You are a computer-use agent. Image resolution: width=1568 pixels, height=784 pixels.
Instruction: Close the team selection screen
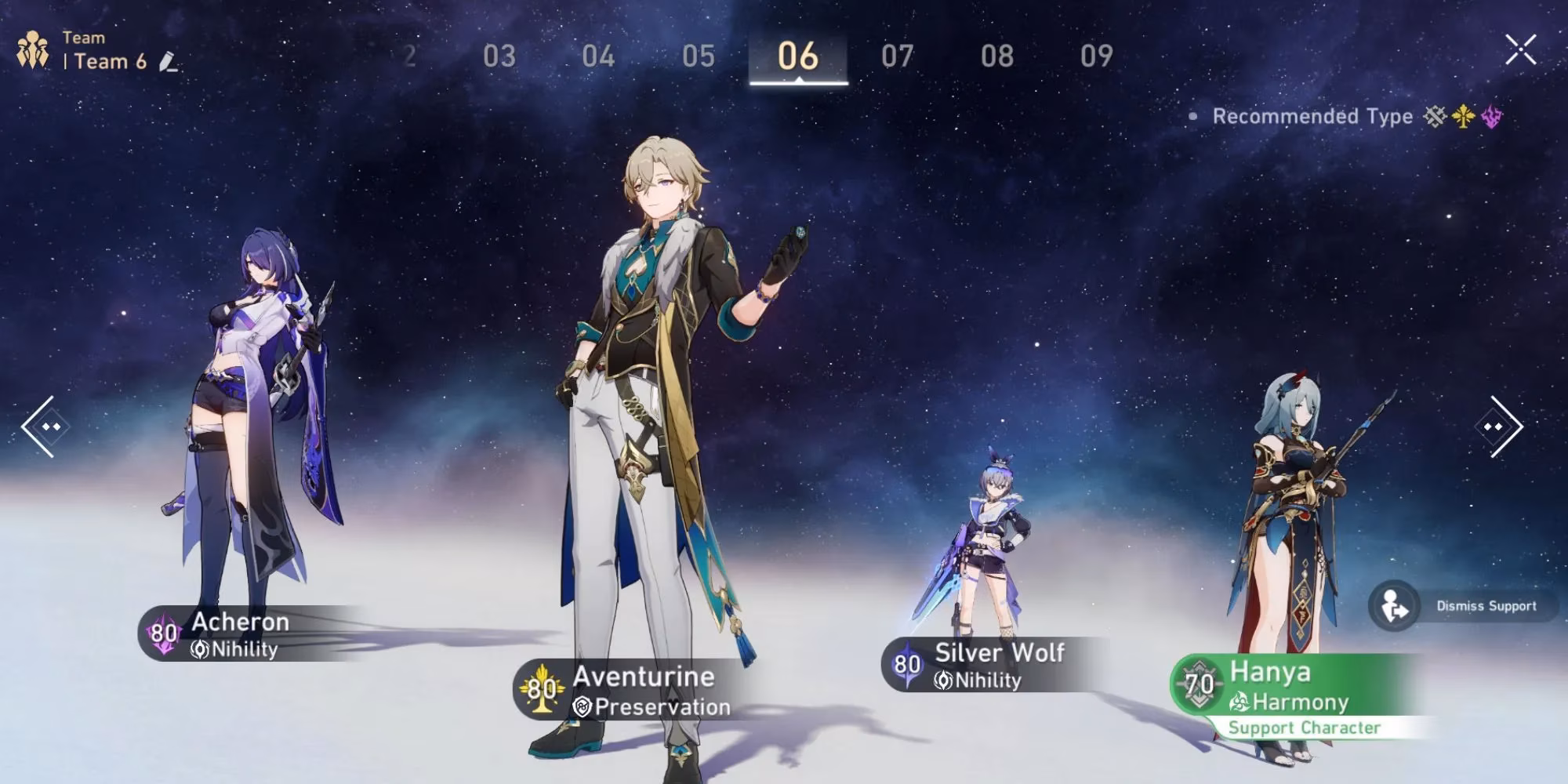tap(1521, 49)
